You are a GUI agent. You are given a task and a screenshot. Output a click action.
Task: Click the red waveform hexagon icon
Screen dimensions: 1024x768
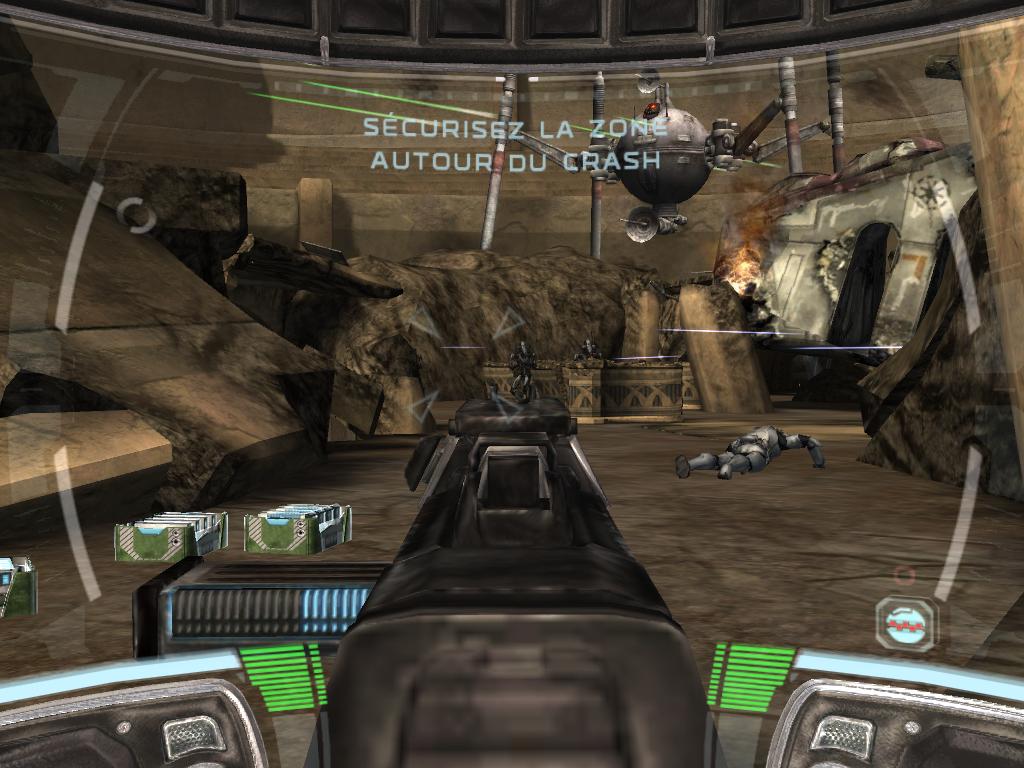point(906,623)
